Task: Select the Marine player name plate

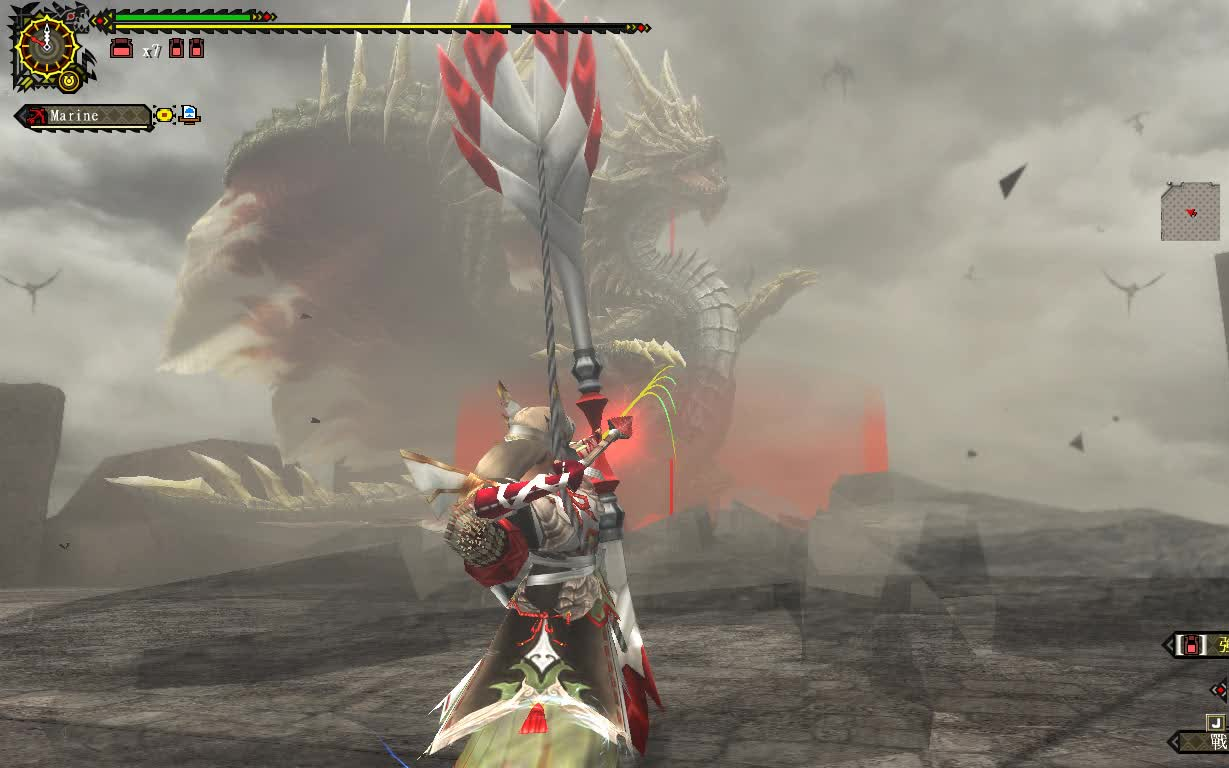Action: [85, 116]
